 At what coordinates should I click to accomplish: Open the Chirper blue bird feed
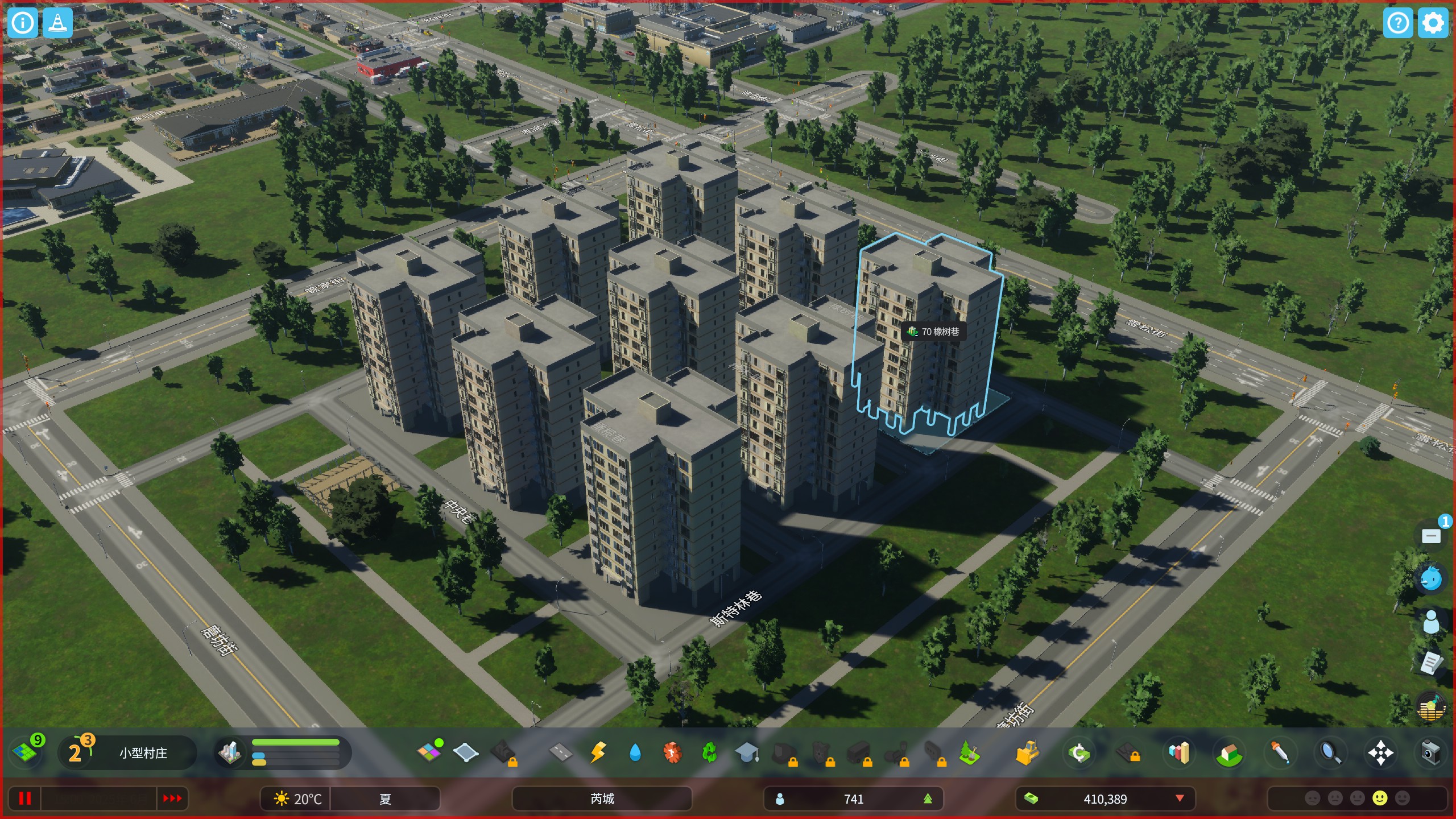1430,579
